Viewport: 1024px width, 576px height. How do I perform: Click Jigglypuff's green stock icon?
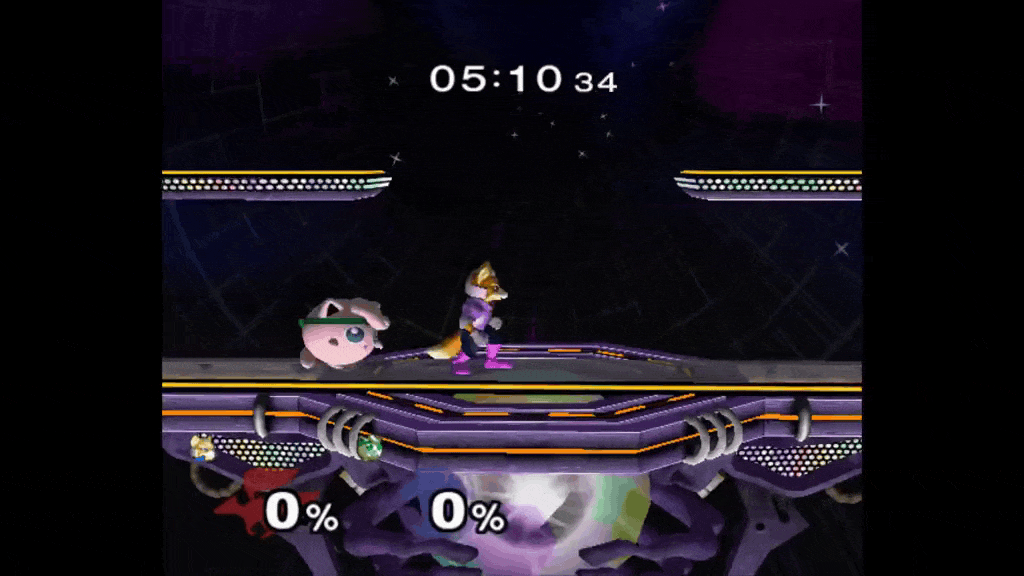pyautogui.click(x=368, y=446)
